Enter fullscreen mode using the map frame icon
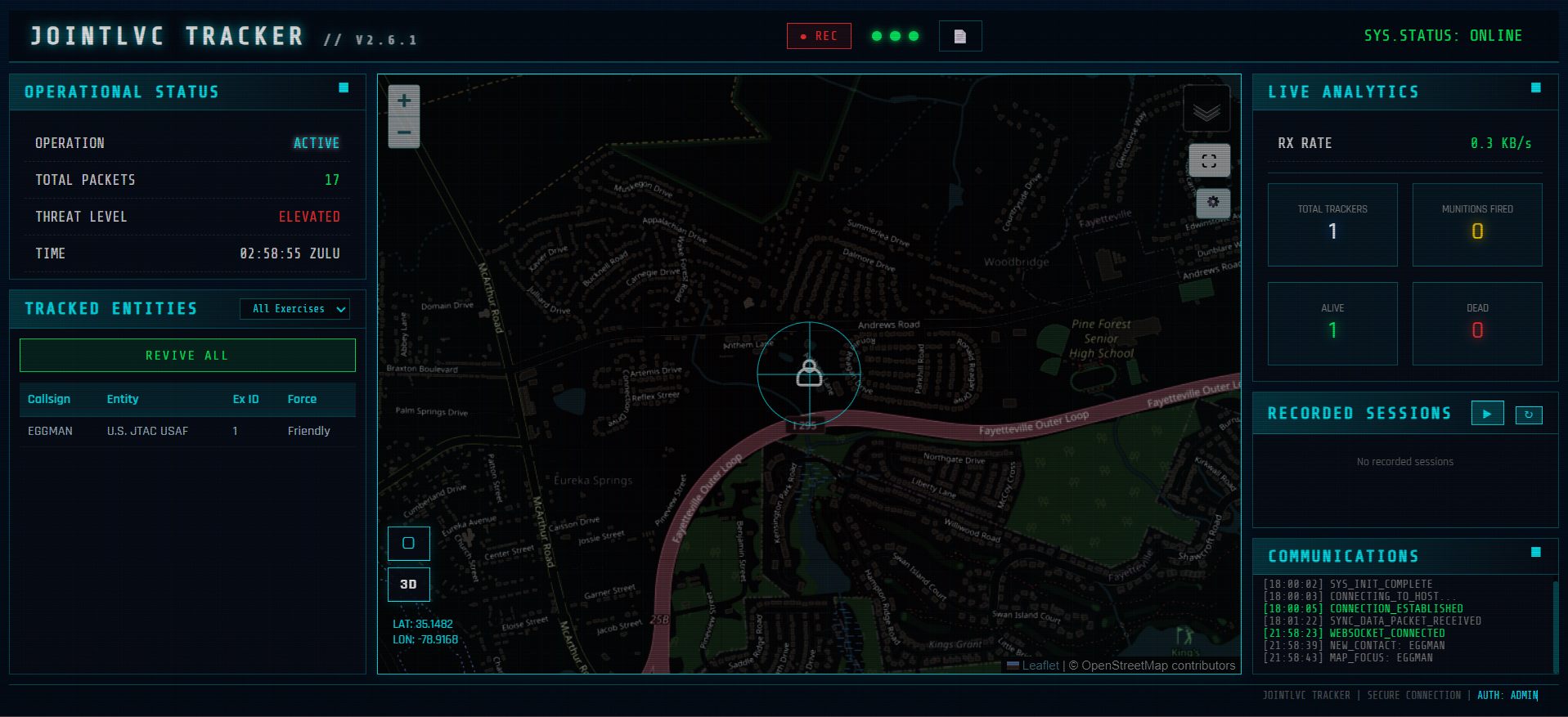Screen dimensions: 1568x717 point(1210,160)
